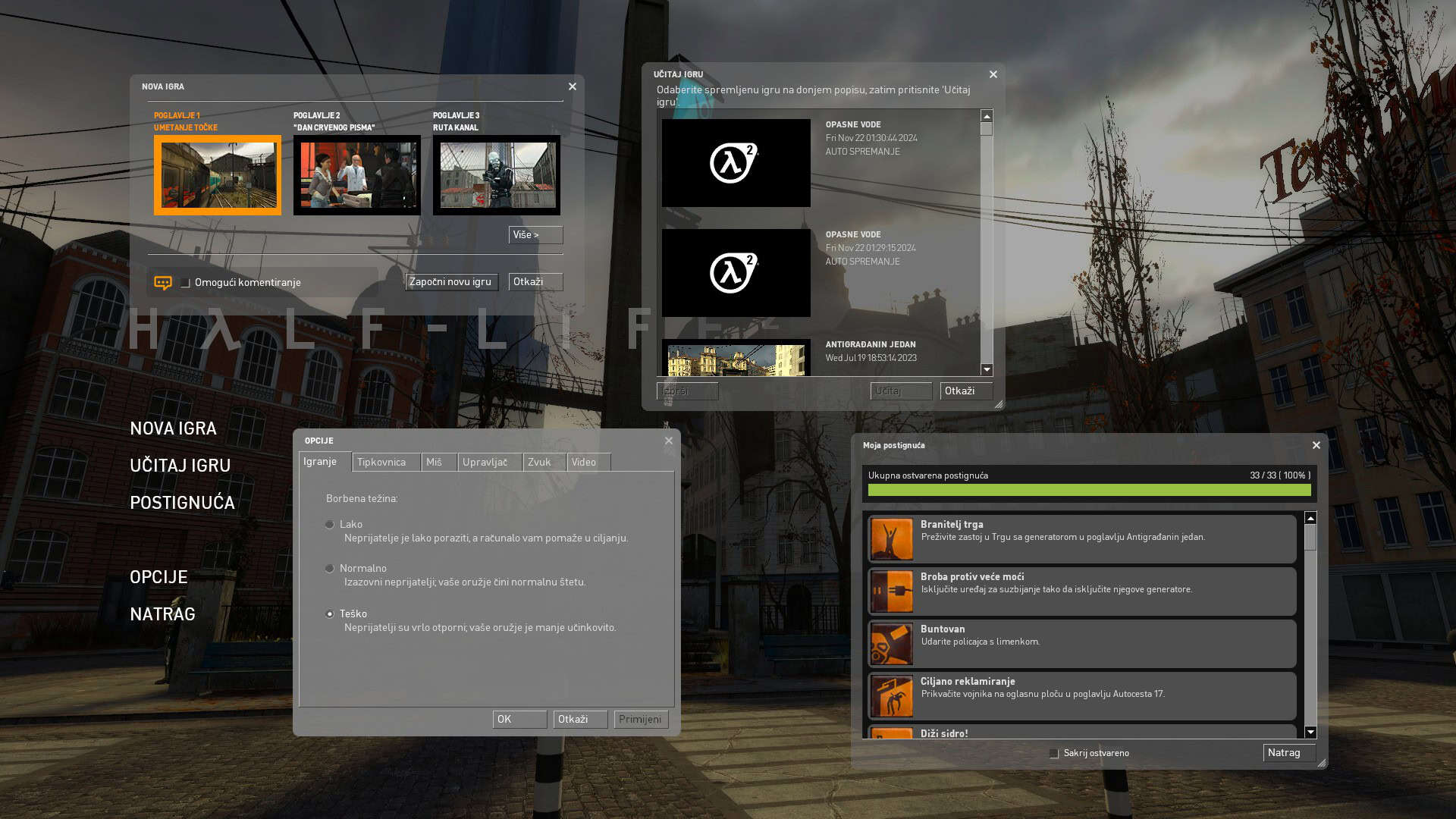Close the Nova Igra dialog
The width and height of the screenshot is (1456, 819).
click(573, 87)
